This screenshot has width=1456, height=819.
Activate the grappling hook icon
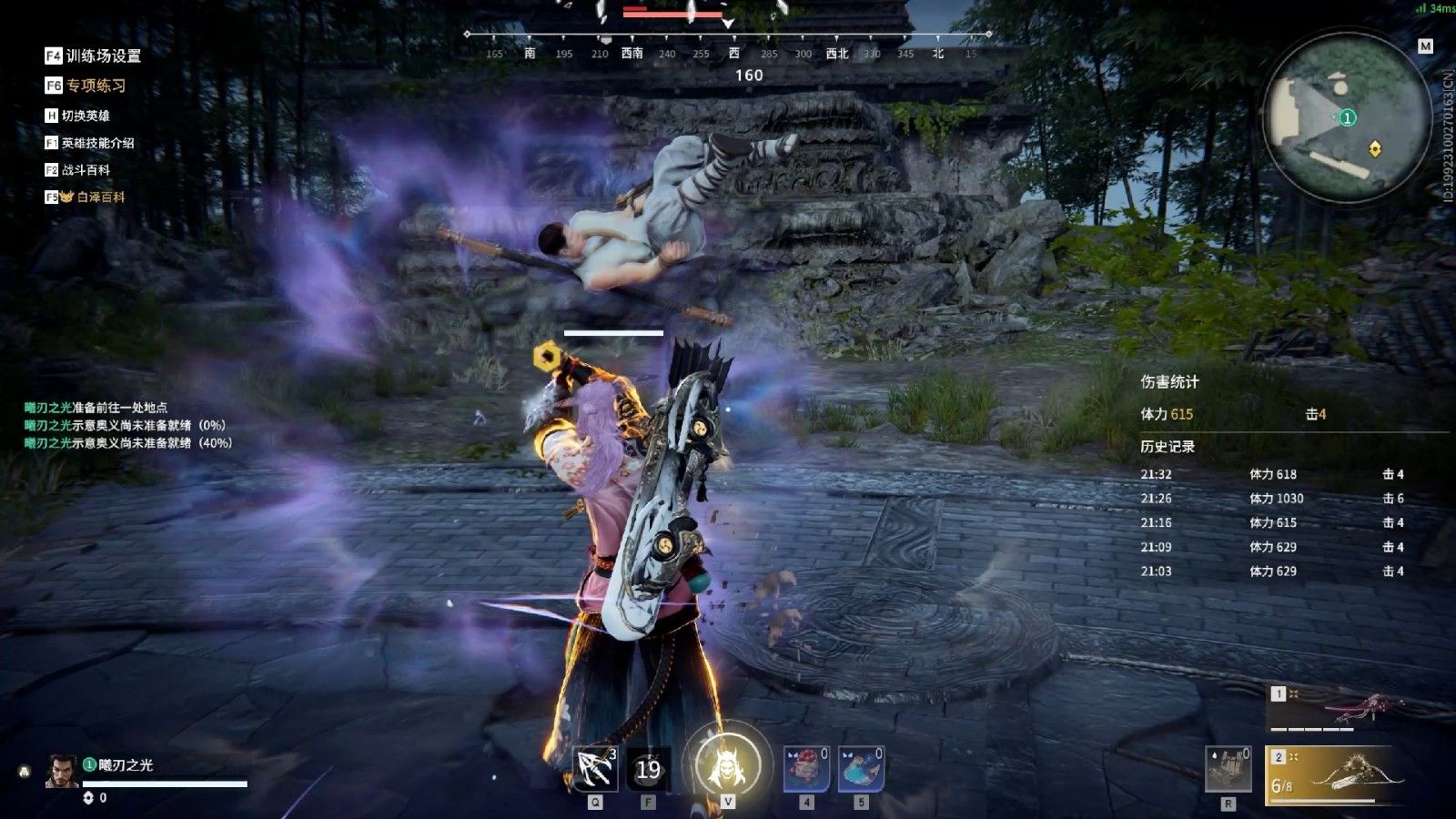595,769
